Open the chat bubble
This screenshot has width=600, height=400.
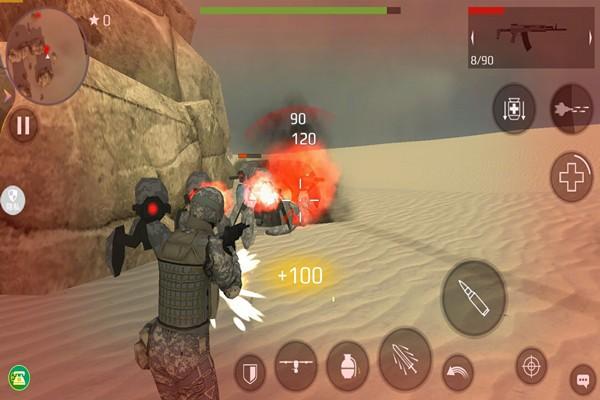(582, 380)
